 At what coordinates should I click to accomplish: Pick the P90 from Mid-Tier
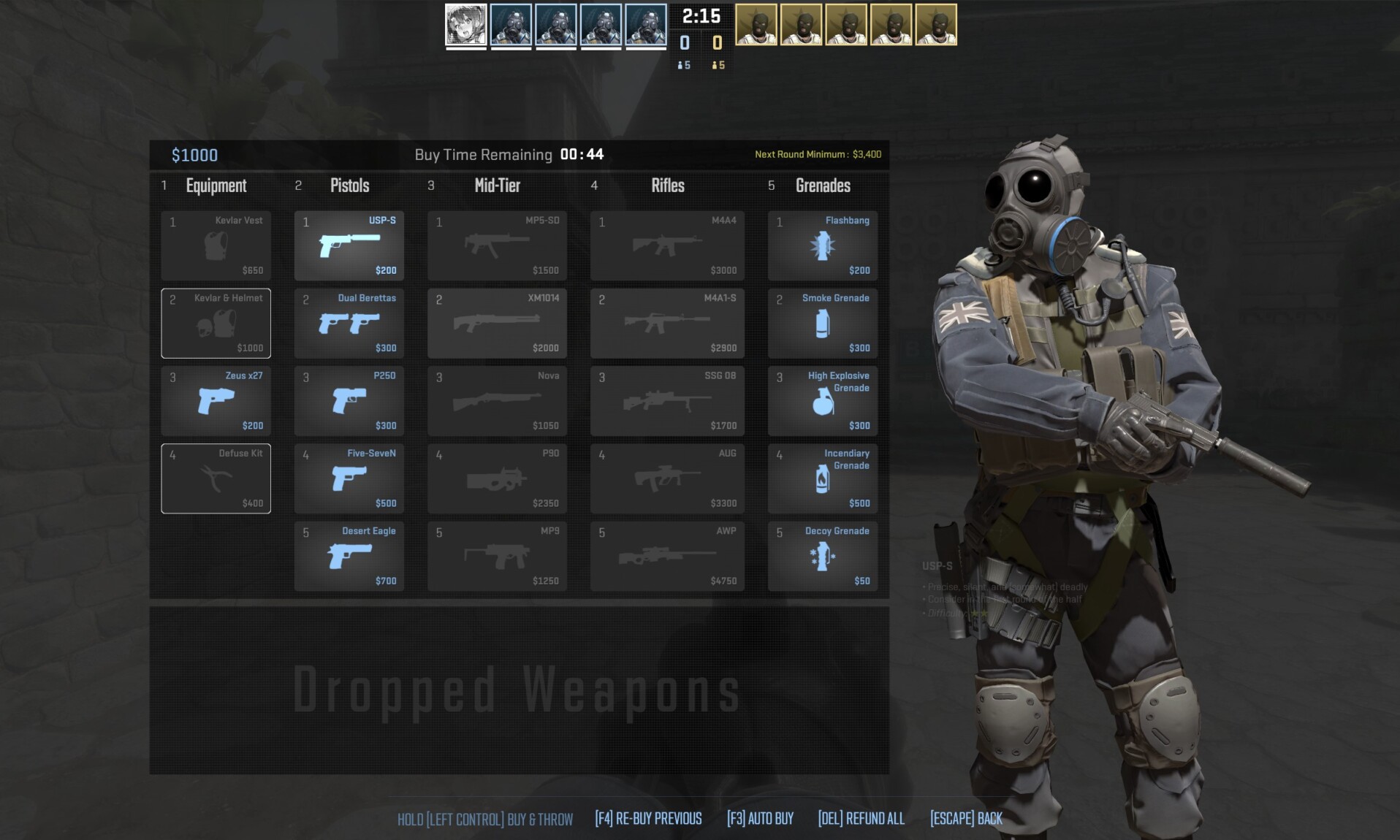point(497,478)
